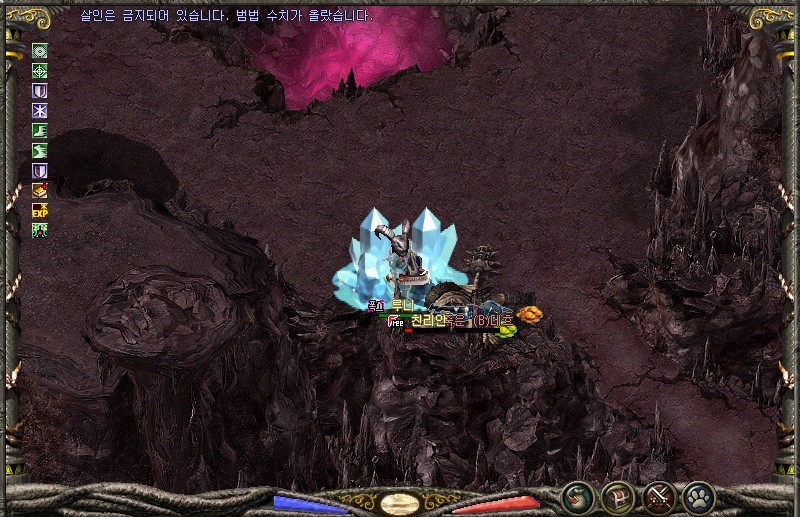This screenshot has height=517, width=800.
Task: Open the paw print pet menu
Action: tap(697, 496)
